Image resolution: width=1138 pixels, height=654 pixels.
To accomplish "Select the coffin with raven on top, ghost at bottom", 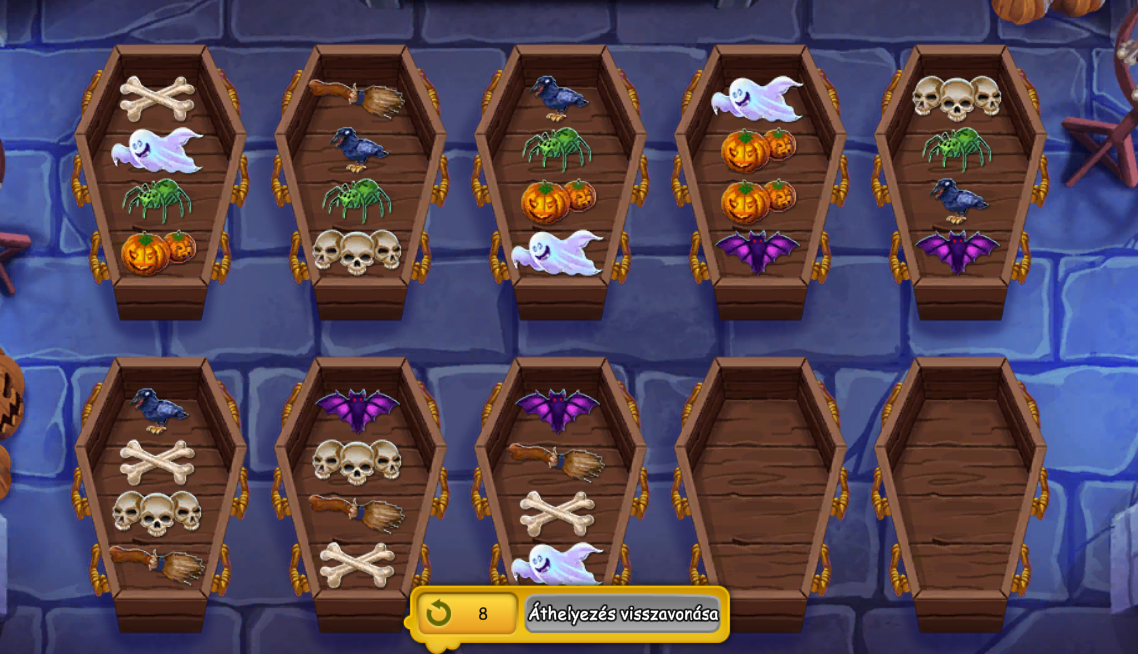I will [560, 180].
